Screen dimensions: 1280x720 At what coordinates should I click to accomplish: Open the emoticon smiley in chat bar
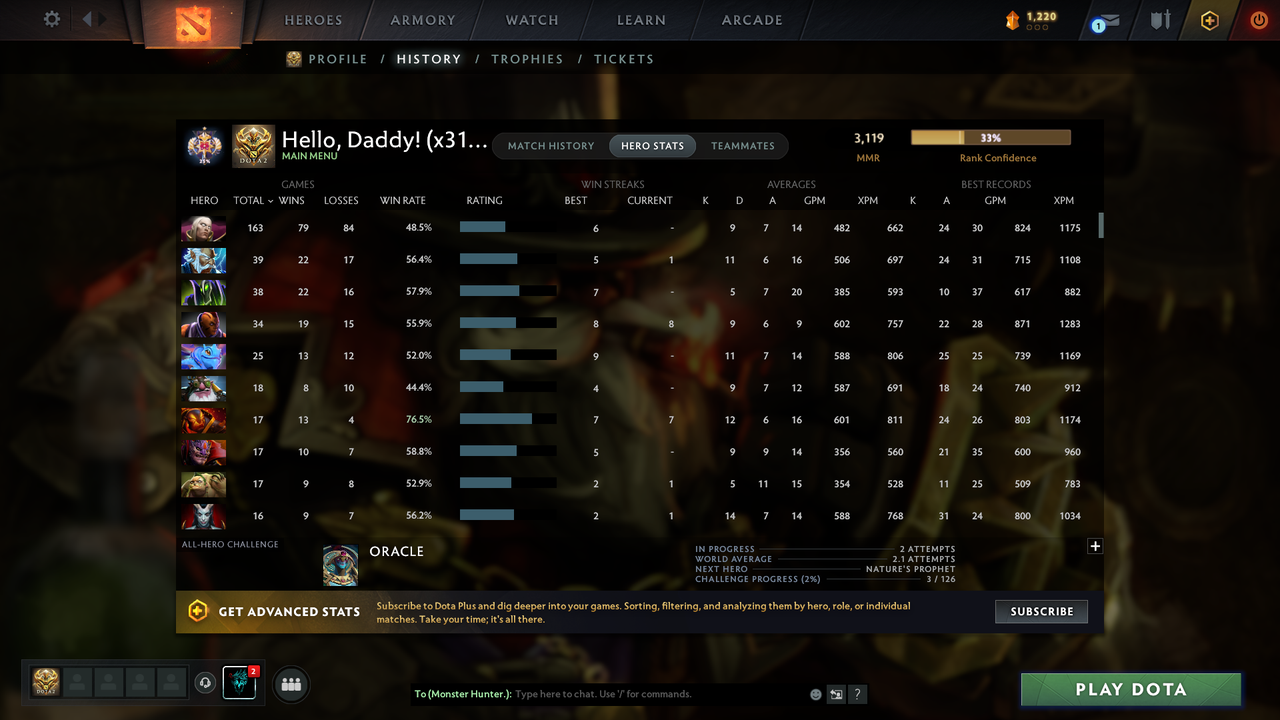coord(814,693)
